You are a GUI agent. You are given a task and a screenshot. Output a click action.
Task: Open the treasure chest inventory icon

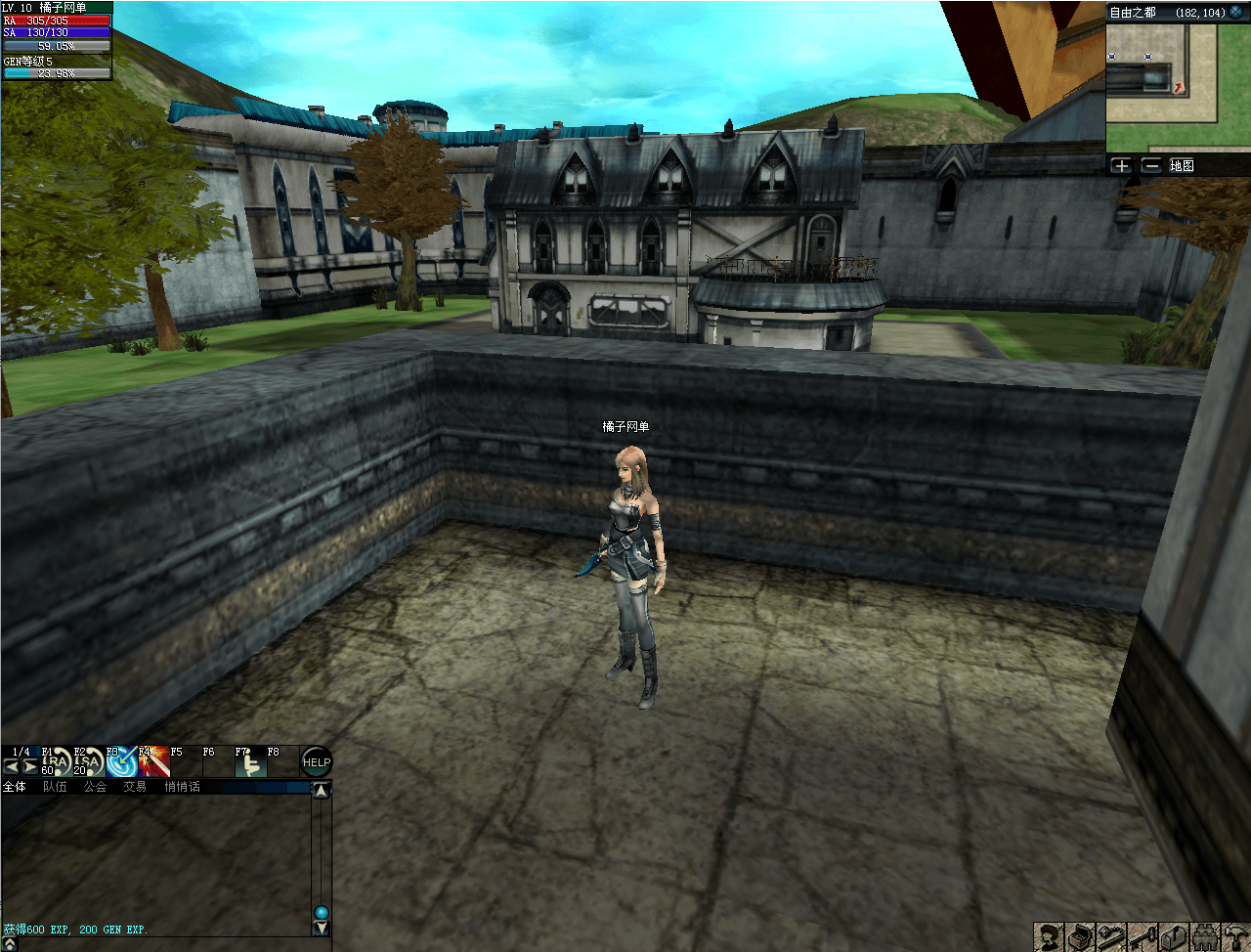[x=1079, y=937]
